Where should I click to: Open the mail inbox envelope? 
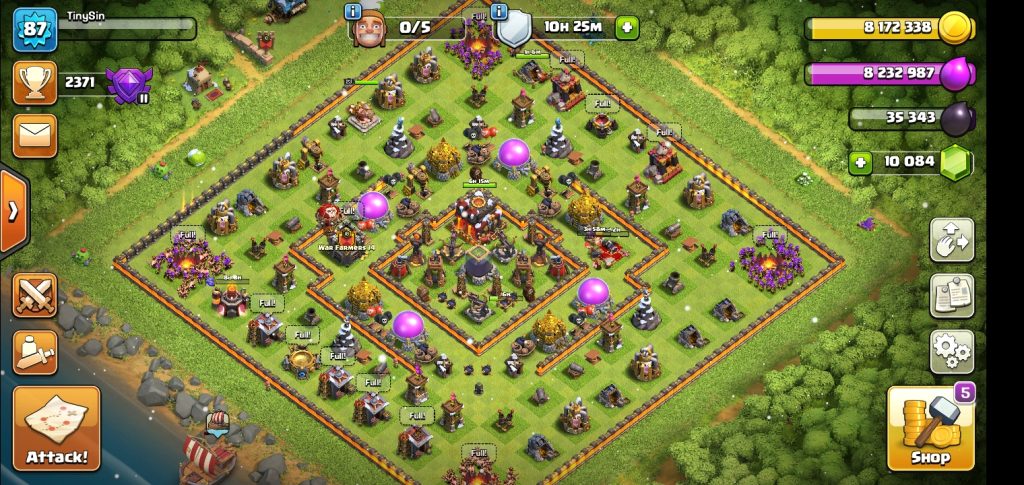35,136
